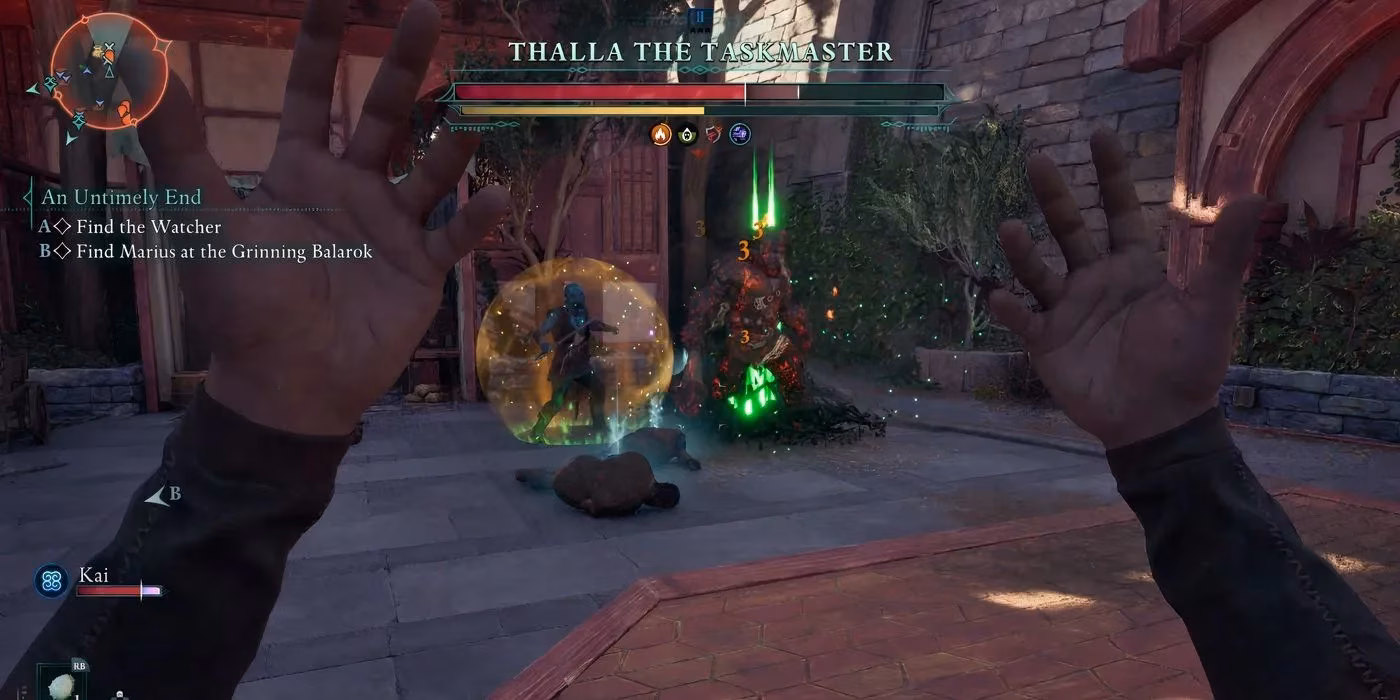Image resolution: width=1400 pixels, height=700 pixels.
Task: Choose the Find the Watcher objective
Action: pos(148,227)
